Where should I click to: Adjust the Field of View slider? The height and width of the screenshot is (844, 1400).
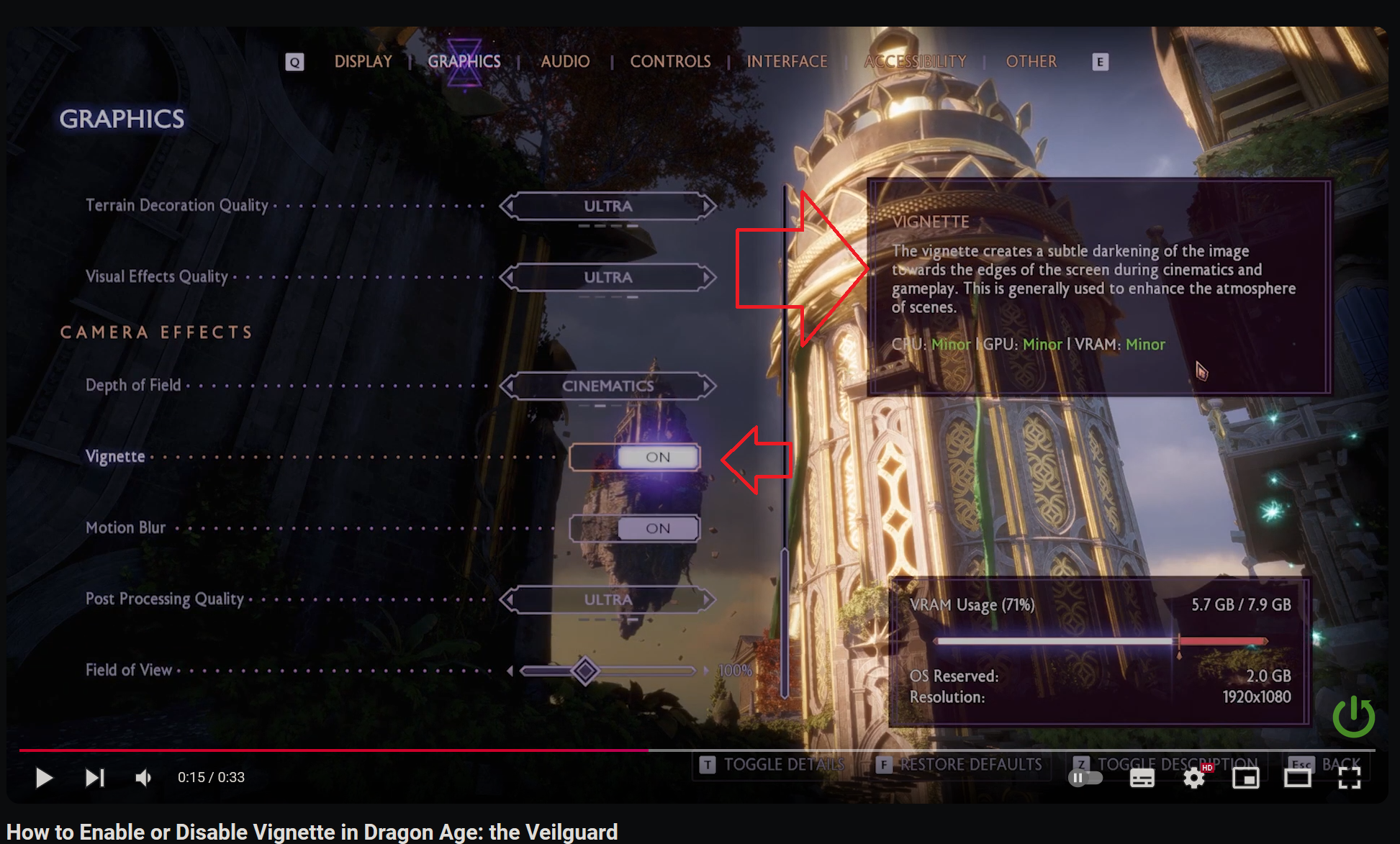tap(584, 671)
